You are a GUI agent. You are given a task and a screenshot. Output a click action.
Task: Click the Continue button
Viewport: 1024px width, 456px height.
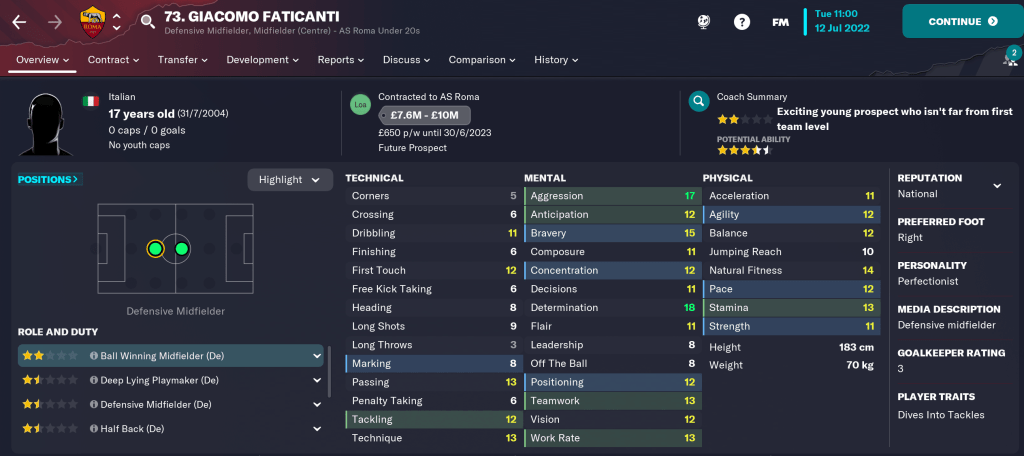962,21
